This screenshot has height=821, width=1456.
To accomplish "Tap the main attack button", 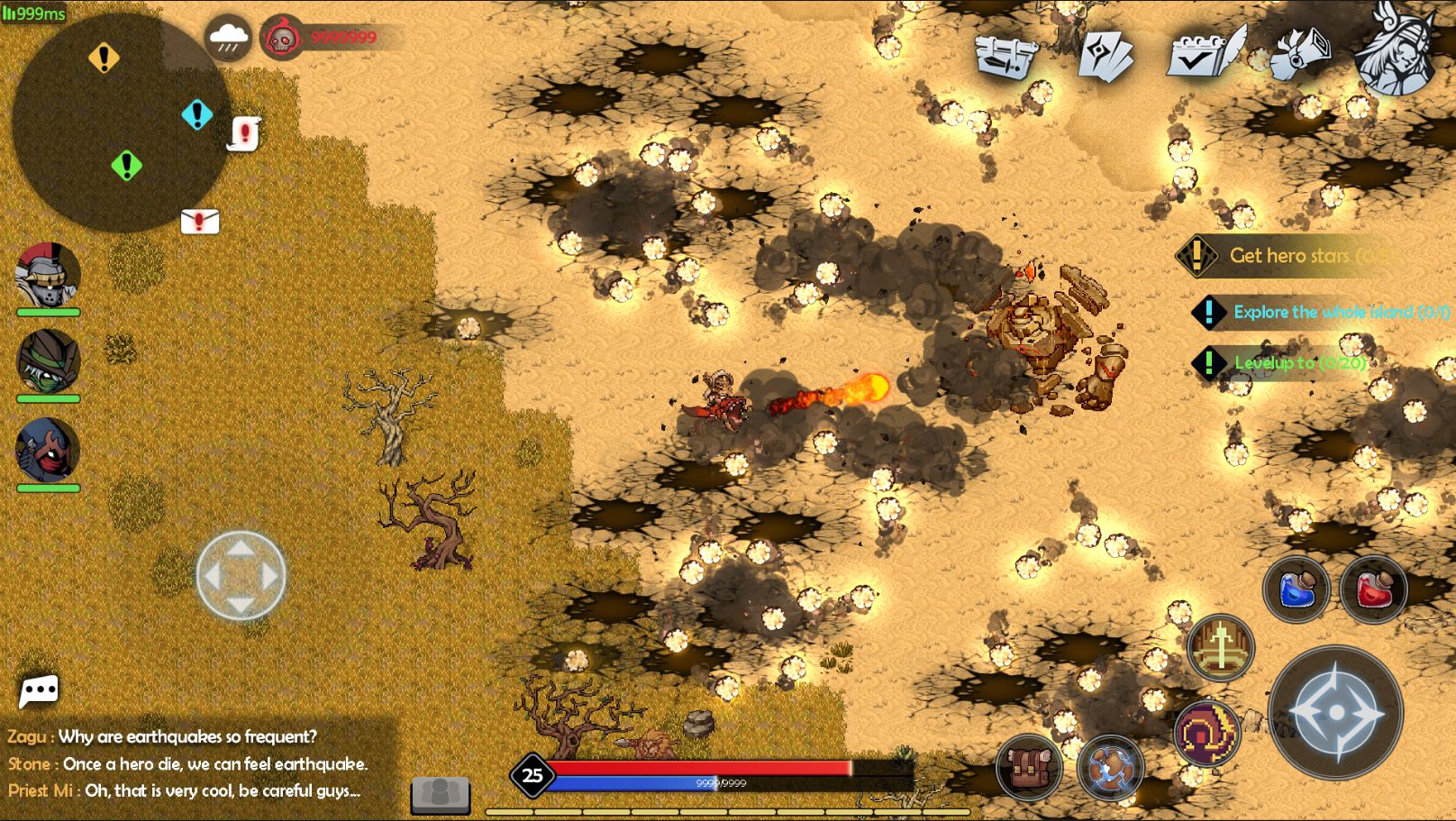I will [x=1335, y=712].
